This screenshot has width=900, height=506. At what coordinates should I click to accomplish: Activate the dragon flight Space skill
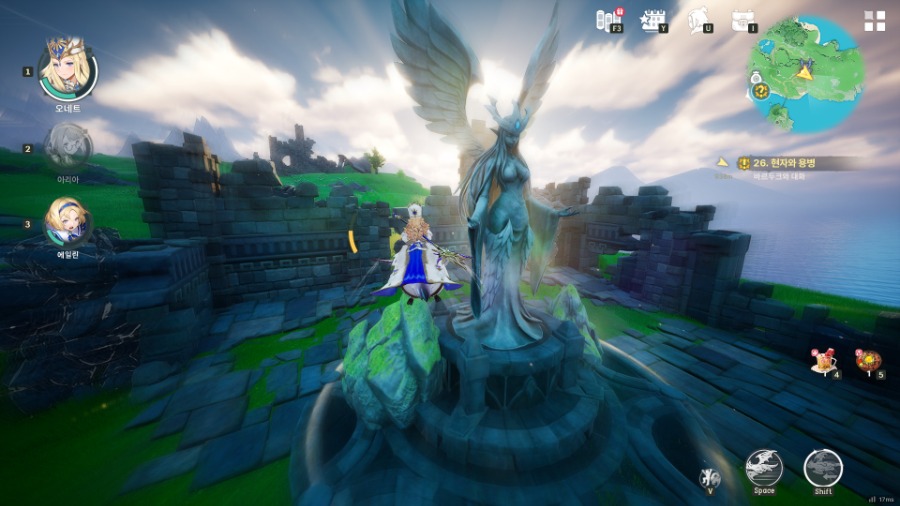pyautogui.click(x=764, y=467)
